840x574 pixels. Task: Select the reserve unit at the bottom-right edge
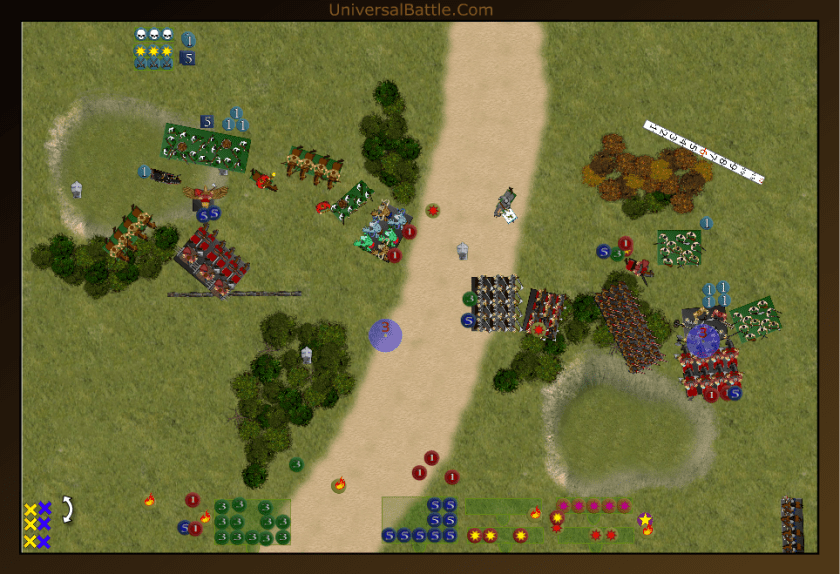coord(792,524)
